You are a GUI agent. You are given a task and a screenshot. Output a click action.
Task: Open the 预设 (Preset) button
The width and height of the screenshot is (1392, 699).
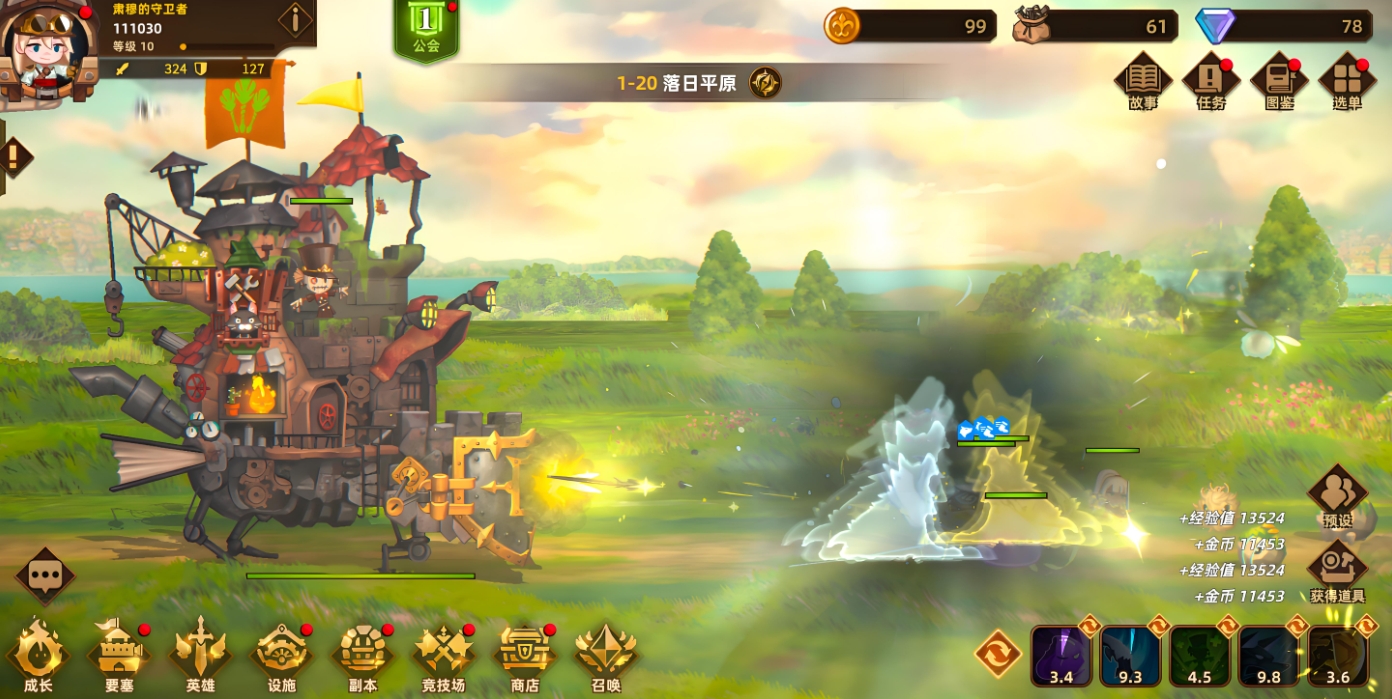pos(1337,493)
